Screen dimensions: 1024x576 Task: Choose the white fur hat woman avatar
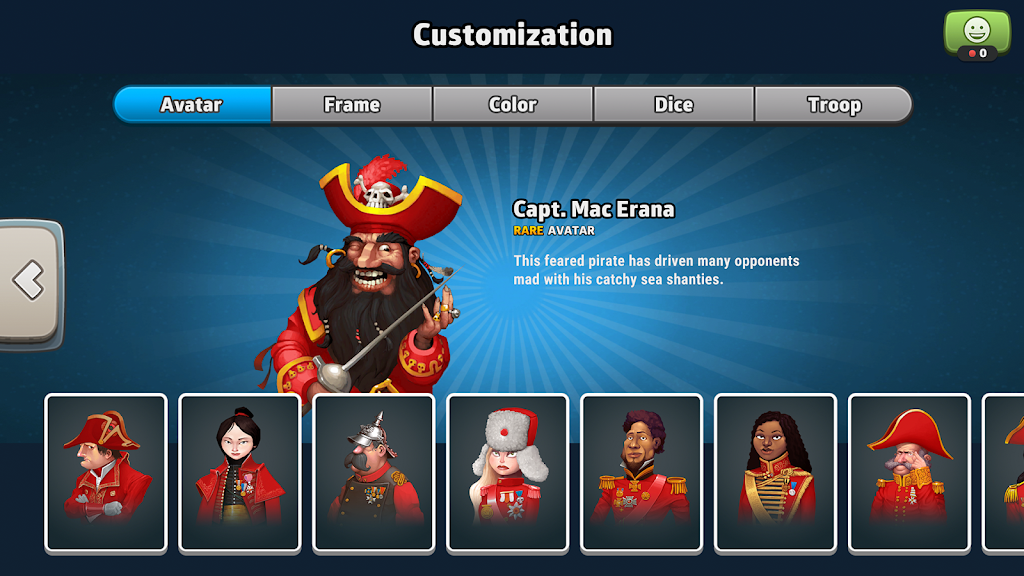coord(508,472)
